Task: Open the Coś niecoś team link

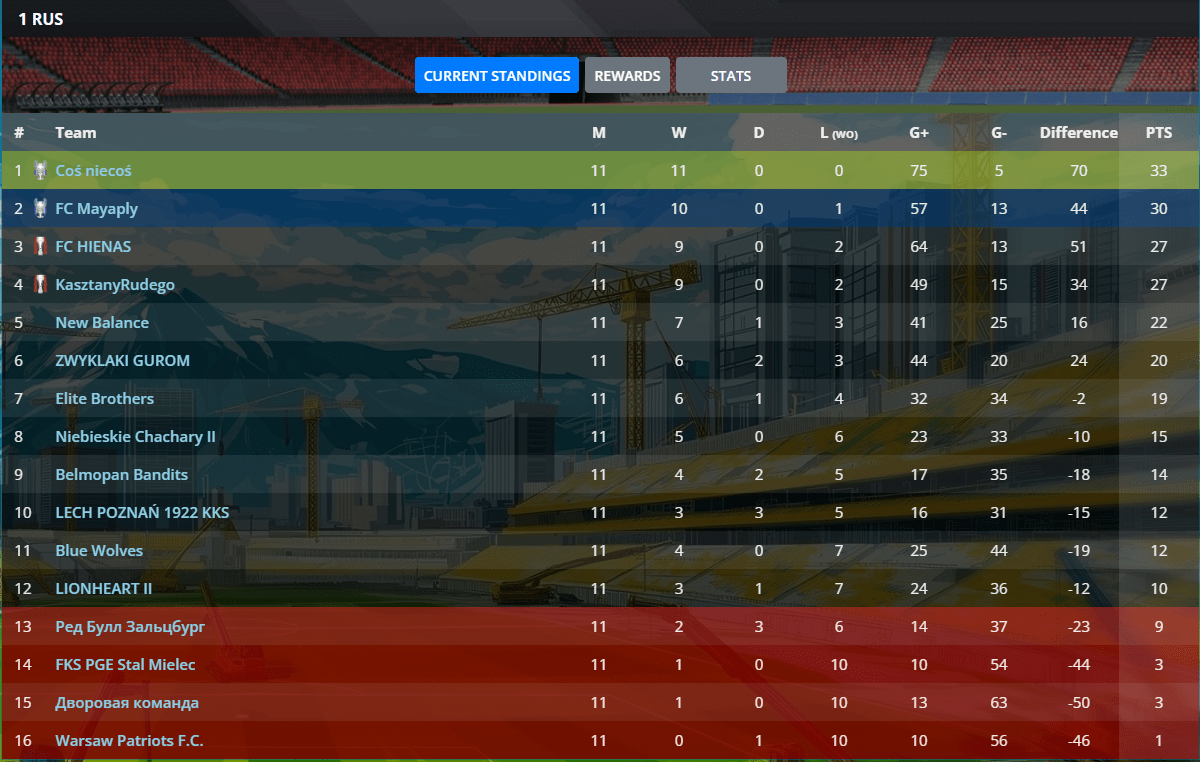Action: pos(93,171)
